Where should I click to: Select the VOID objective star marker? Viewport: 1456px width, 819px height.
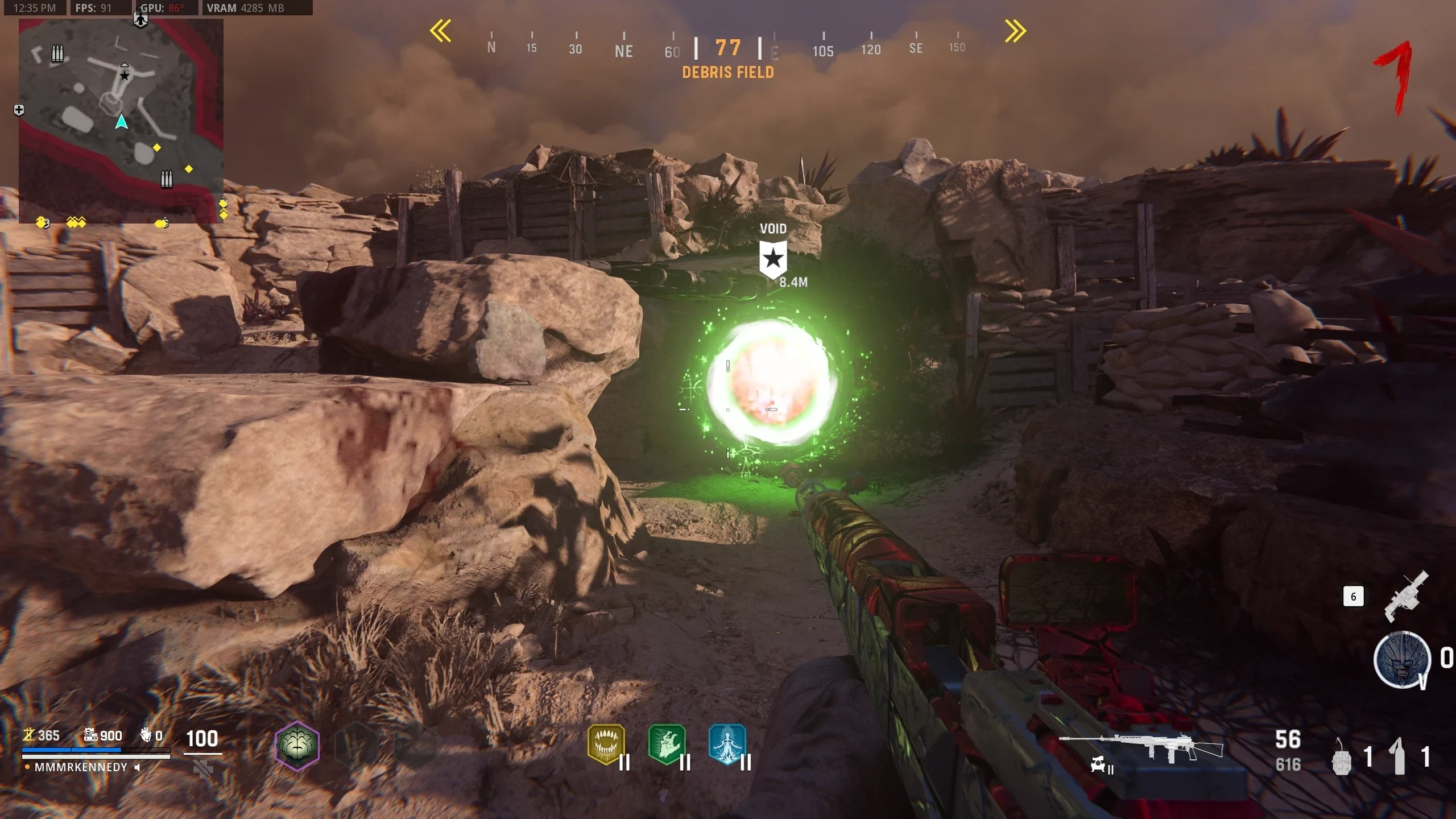pyautogui.click(x=773, y=259)
